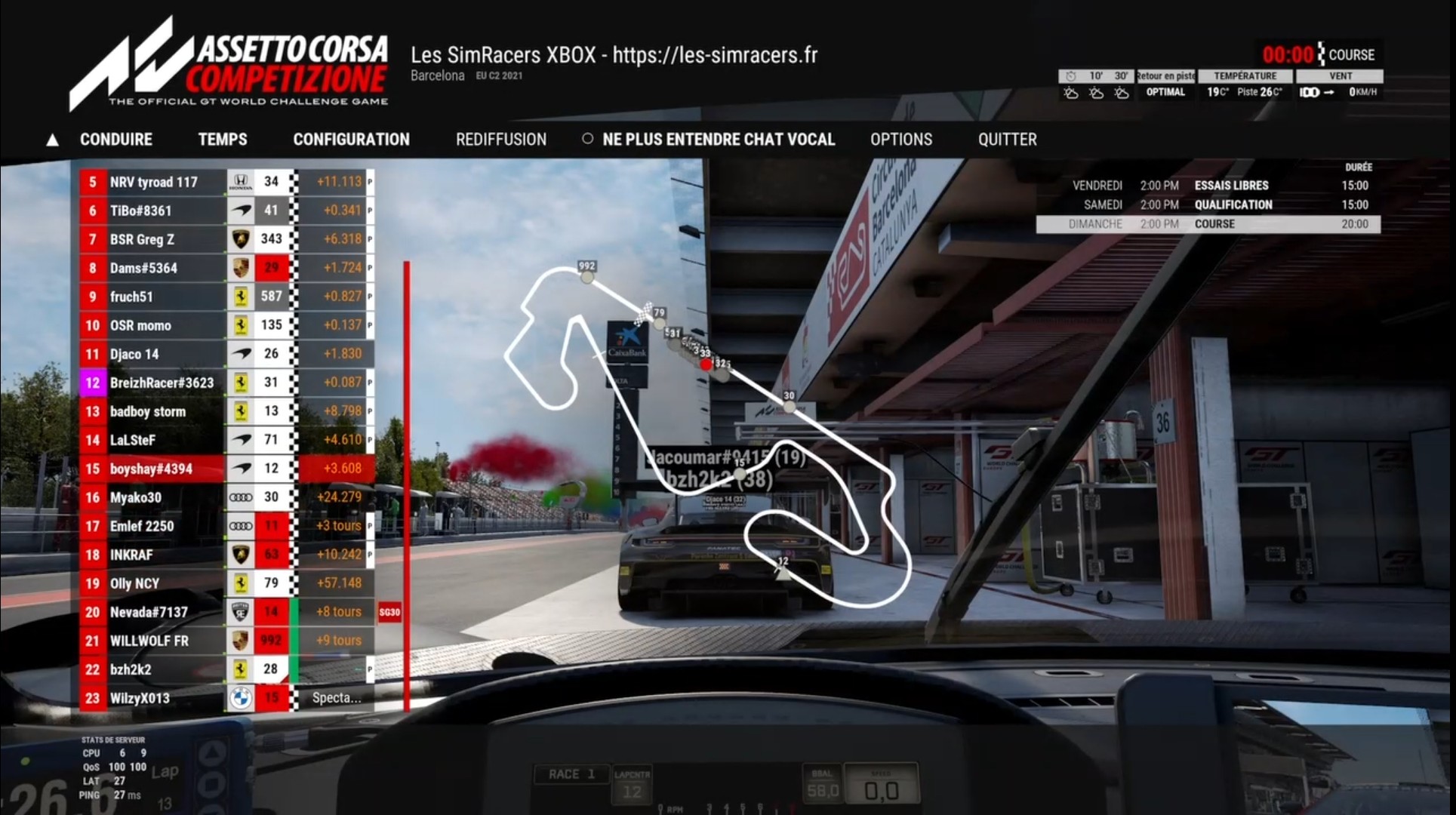Screen dimensions: 1456x815
Task: Collapse the menu with the white arrow
Action: coord(52,140)
